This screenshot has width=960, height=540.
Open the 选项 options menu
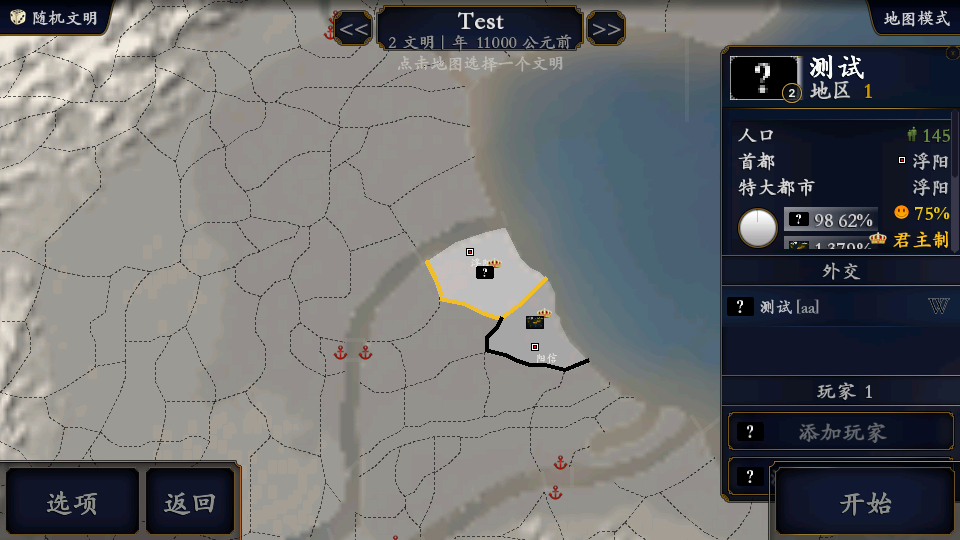point(72,502)
